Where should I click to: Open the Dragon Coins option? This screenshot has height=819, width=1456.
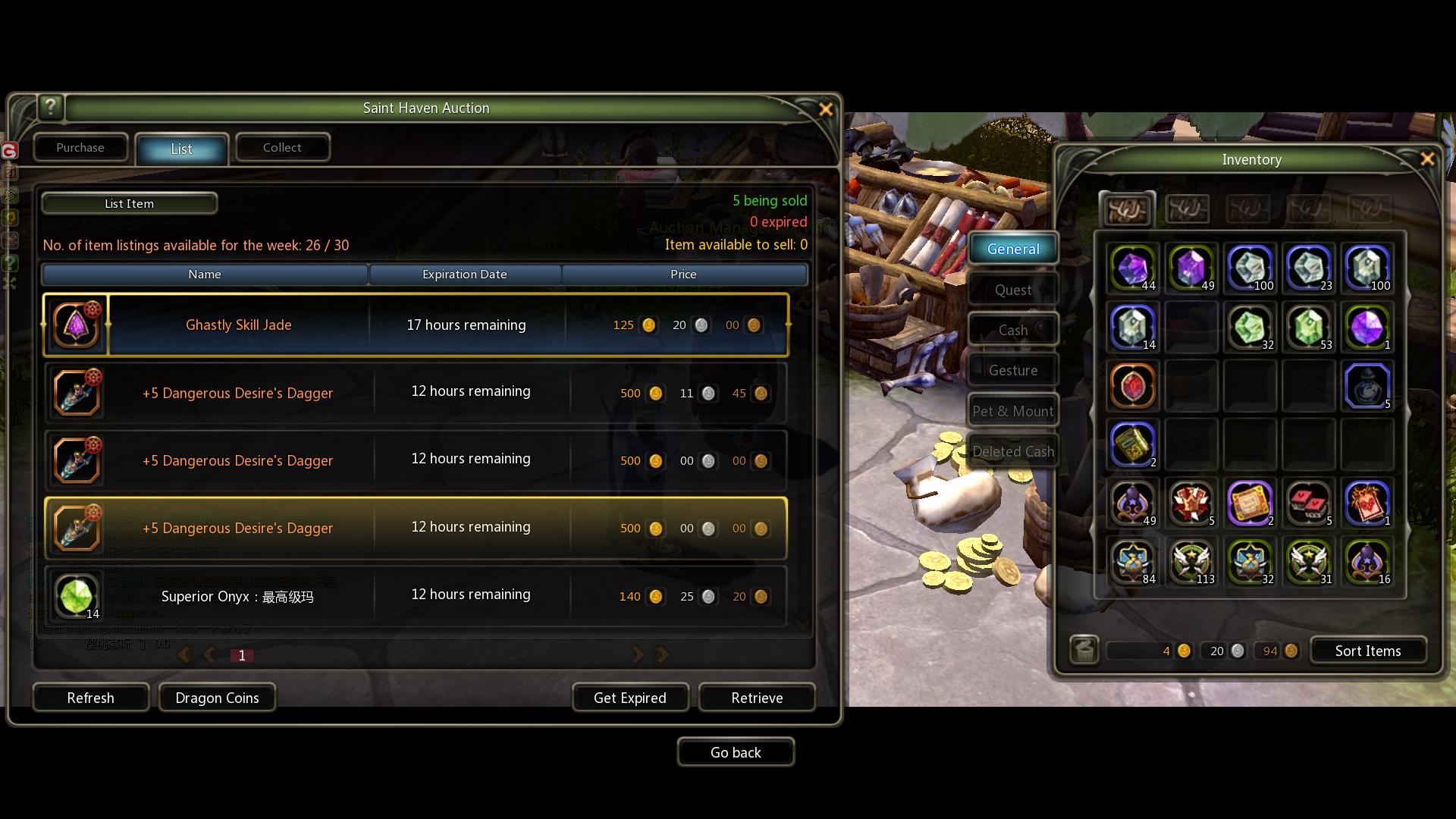coord(217,698)
